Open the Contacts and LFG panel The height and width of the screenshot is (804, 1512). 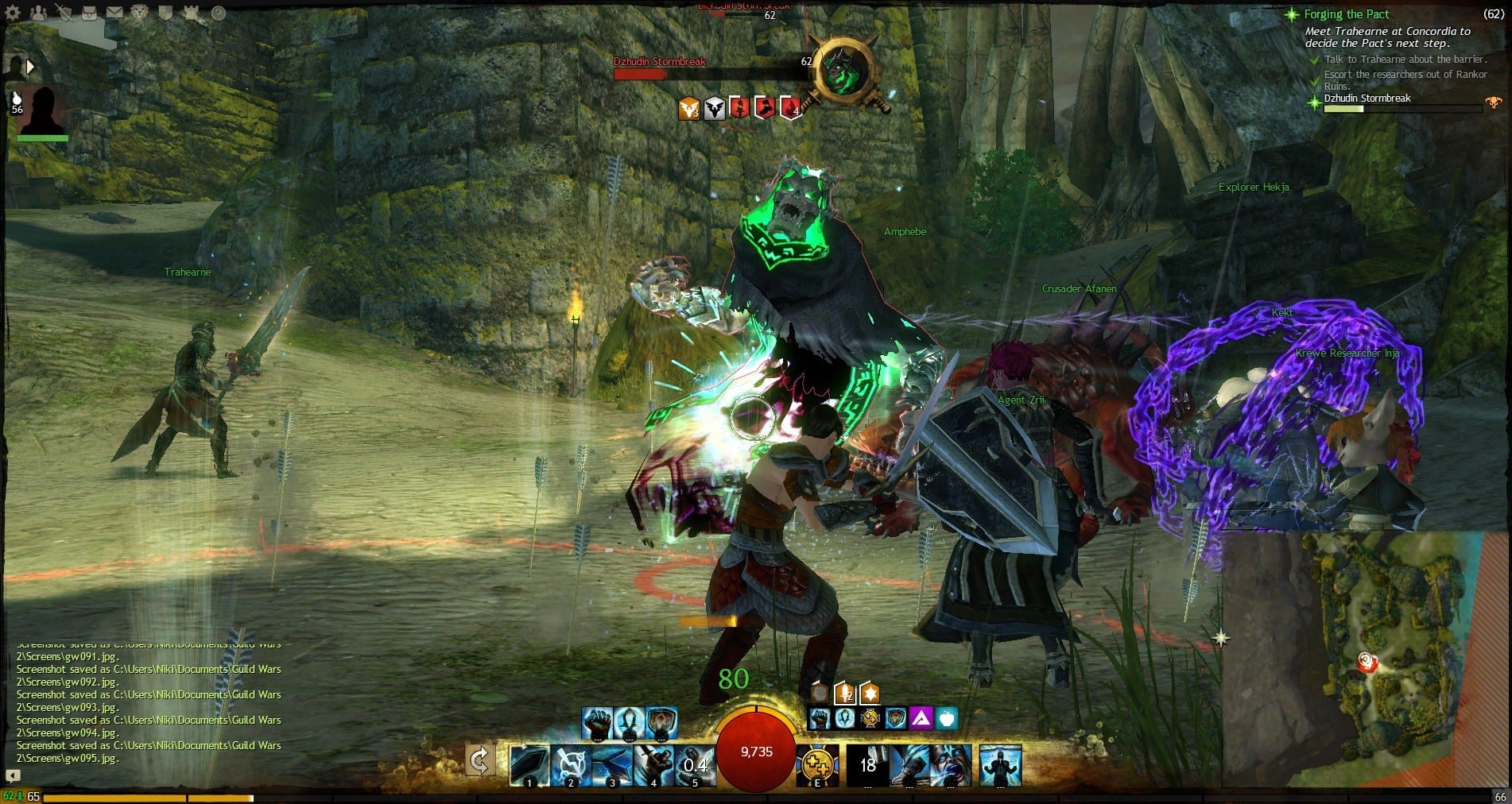tap(38, 13)
